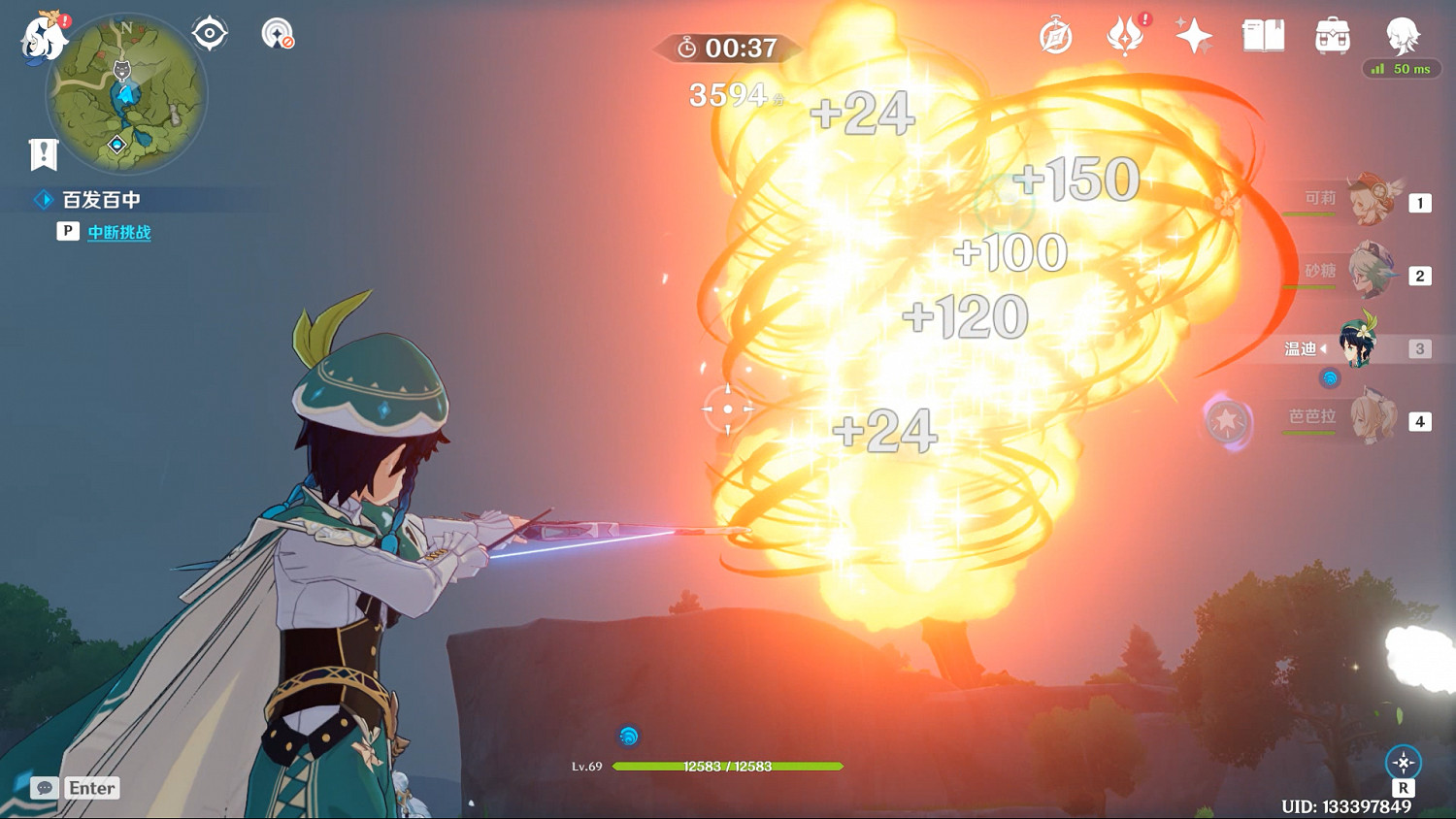Open the battle pass icon

pyautogui.click(x=1125, y=37)
